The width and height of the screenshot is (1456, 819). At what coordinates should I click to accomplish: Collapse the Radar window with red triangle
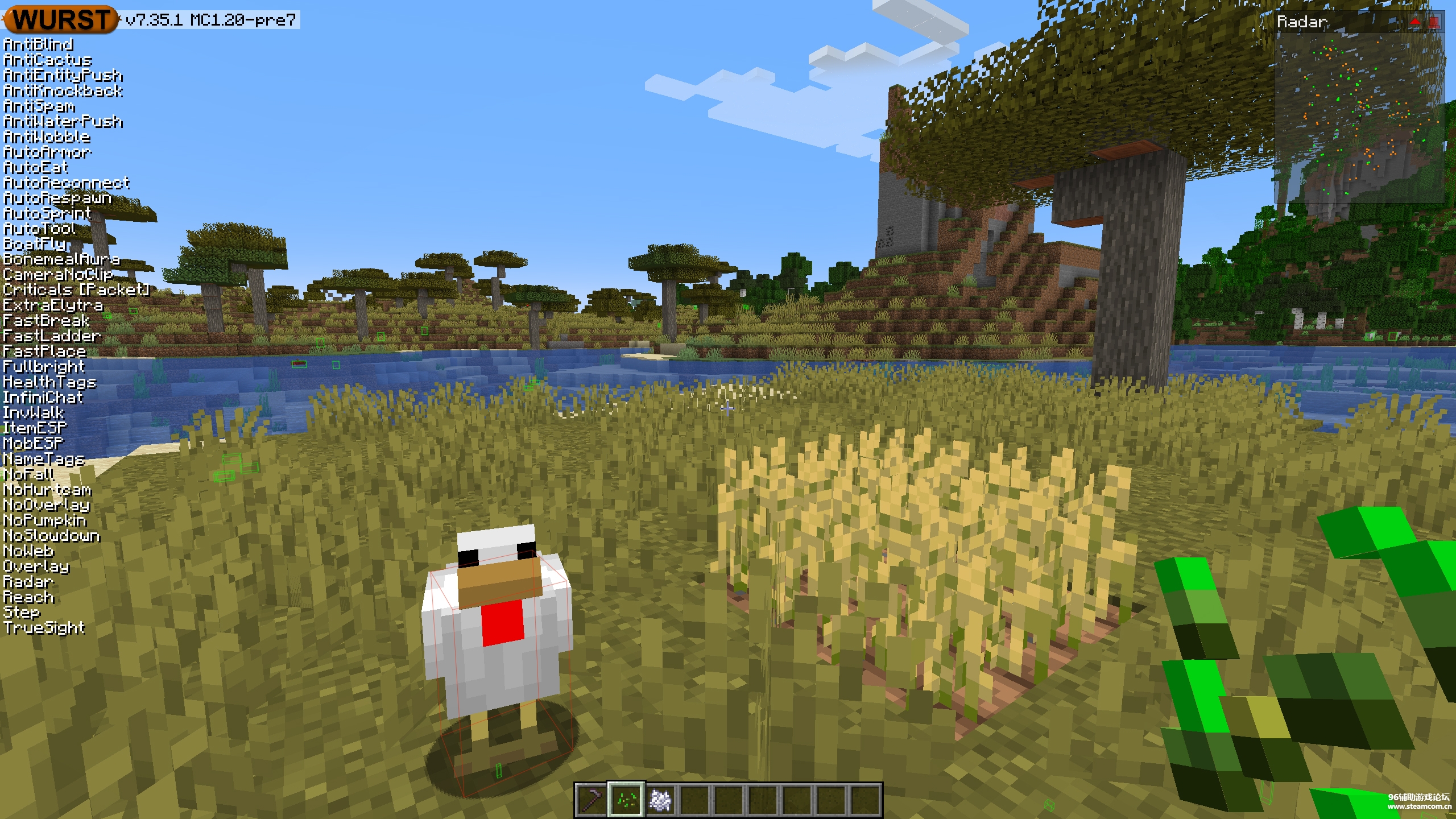coord(1414,22)
